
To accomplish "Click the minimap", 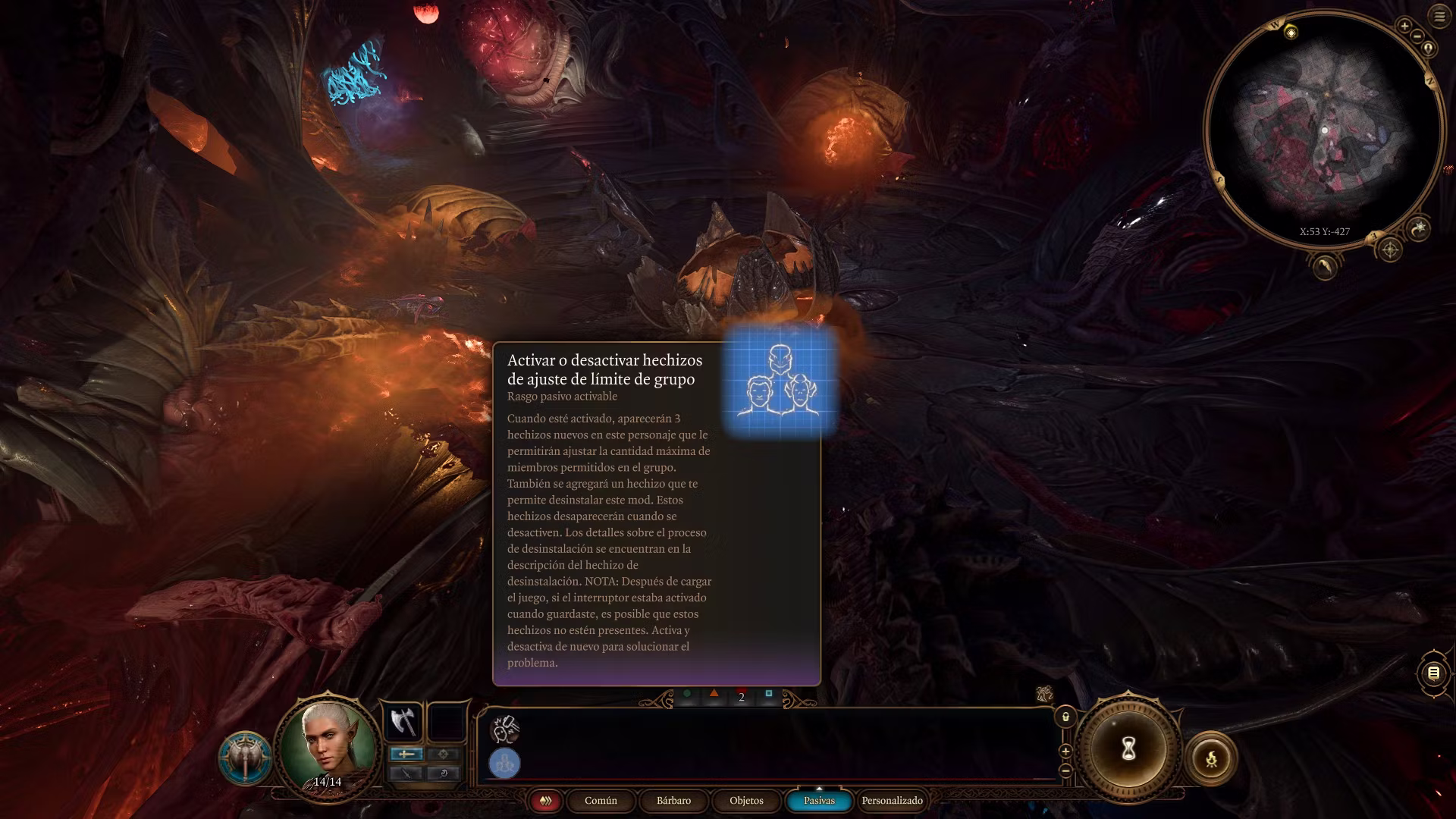I will point(1323,129).
